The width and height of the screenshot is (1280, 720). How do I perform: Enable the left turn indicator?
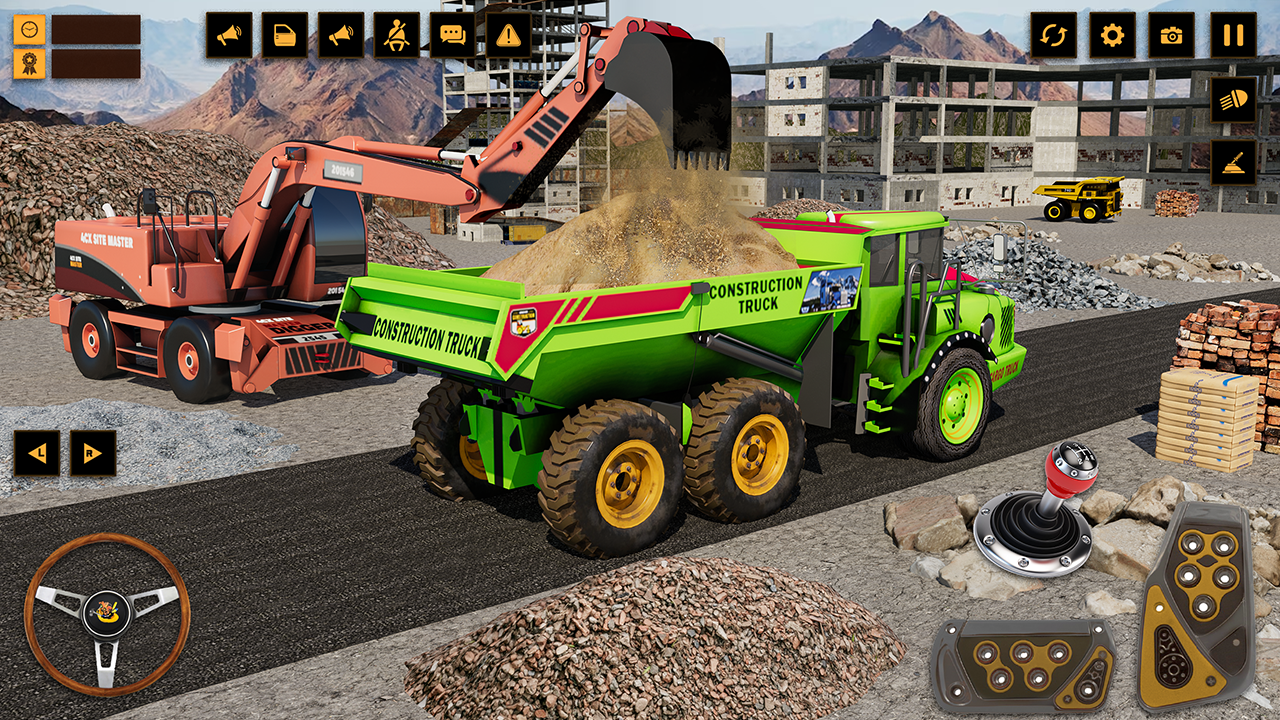37,452
